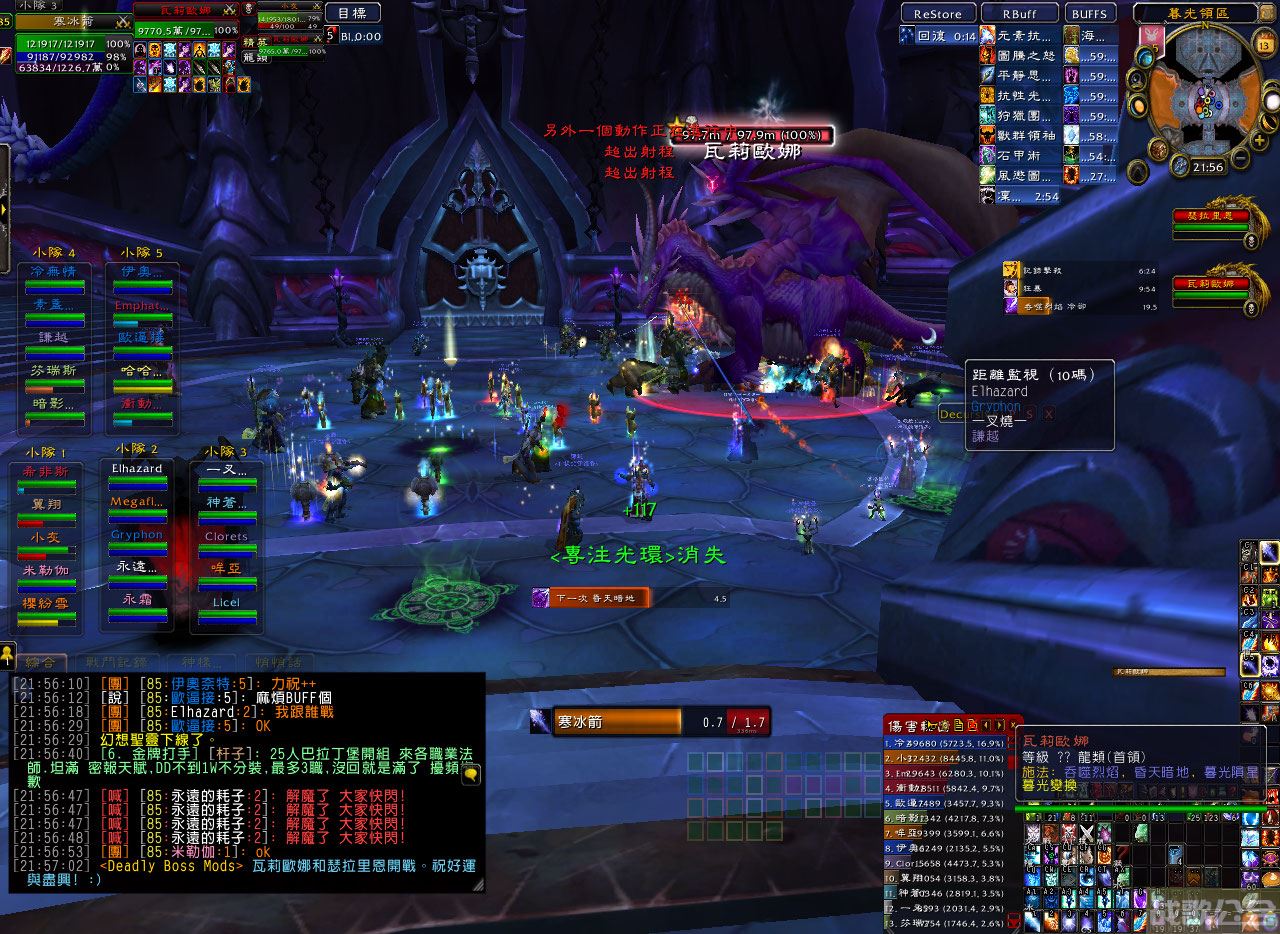Close the damage meter window
Viewport: 1280px width, 934px height.
tap(1013, 724)
